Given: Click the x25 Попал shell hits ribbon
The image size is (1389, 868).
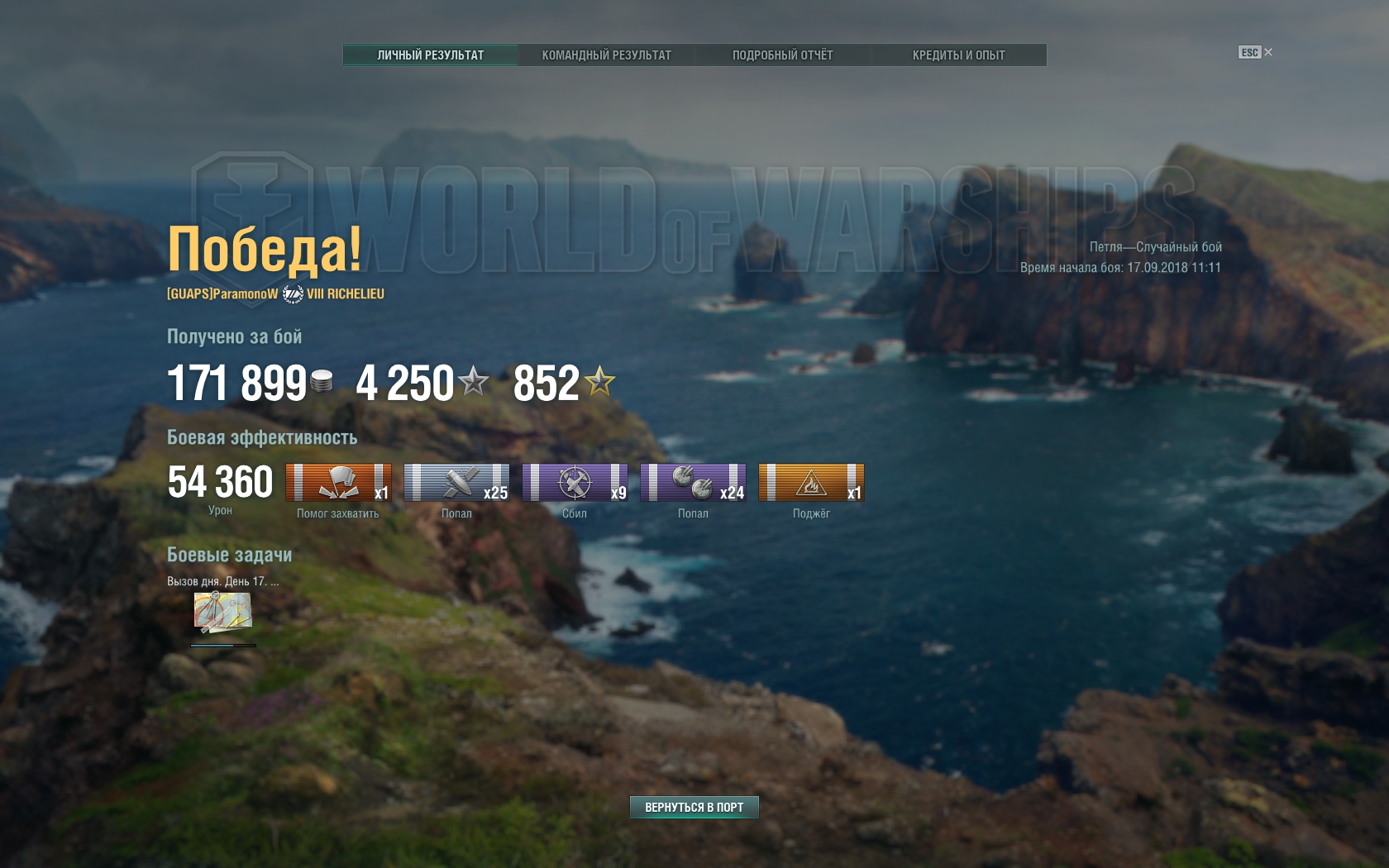Looking at the screenshot, I should pyautogui.click(x=456, y=483).
